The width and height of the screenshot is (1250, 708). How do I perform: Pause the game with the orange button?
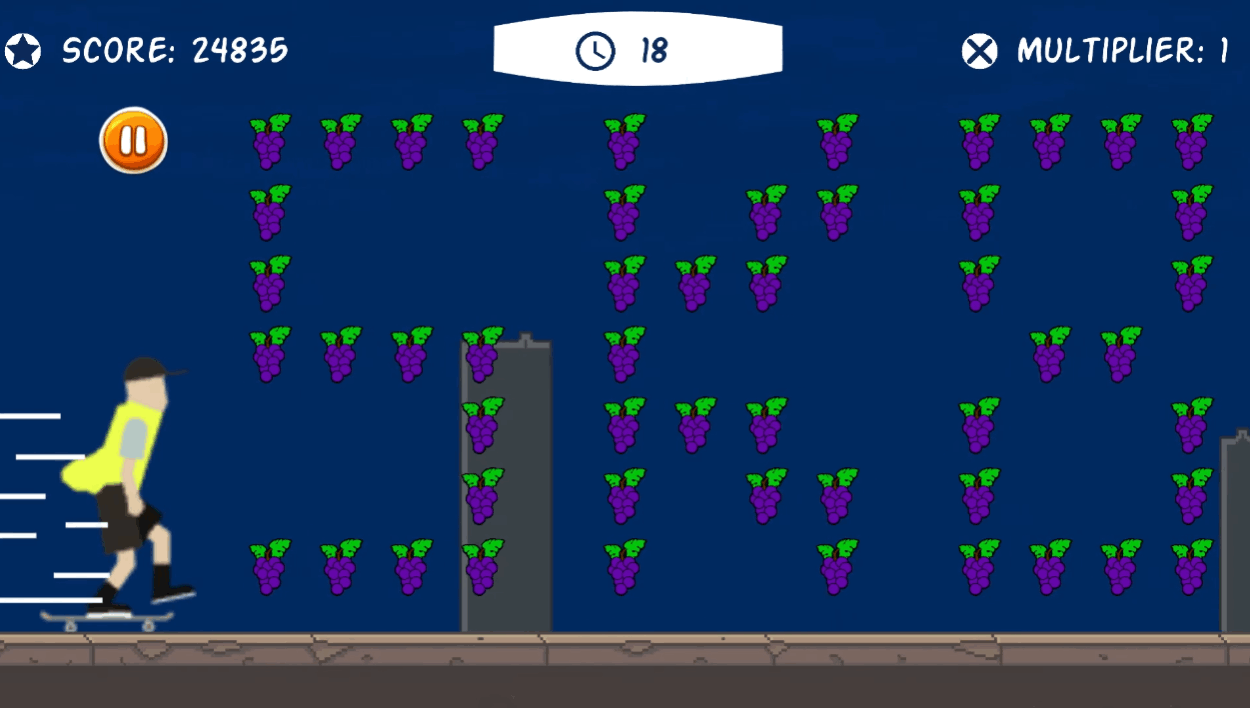tap(133, 141)
